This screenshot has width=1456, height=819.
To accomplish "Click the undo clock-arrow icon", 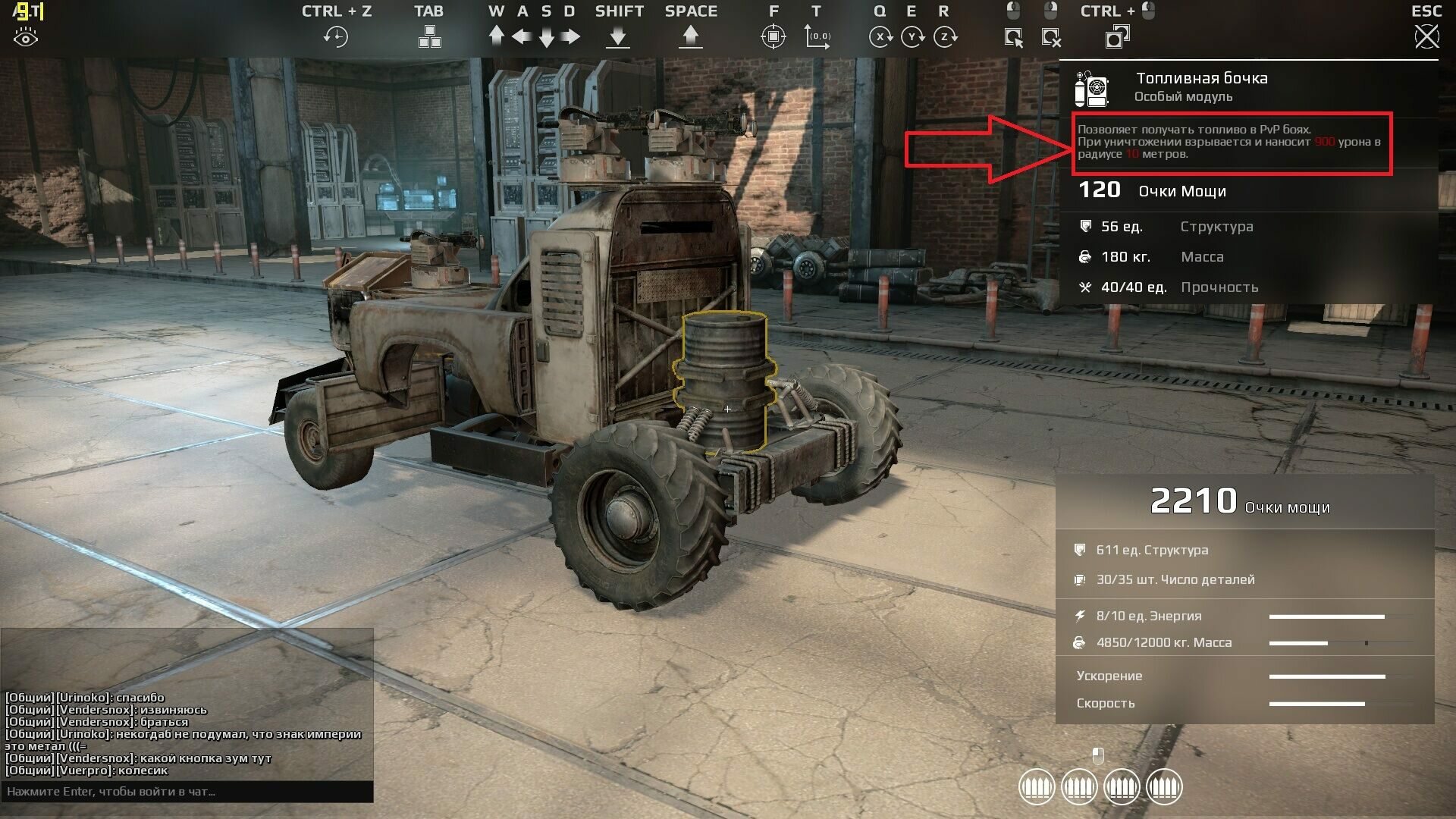I will tap(335, 36).
